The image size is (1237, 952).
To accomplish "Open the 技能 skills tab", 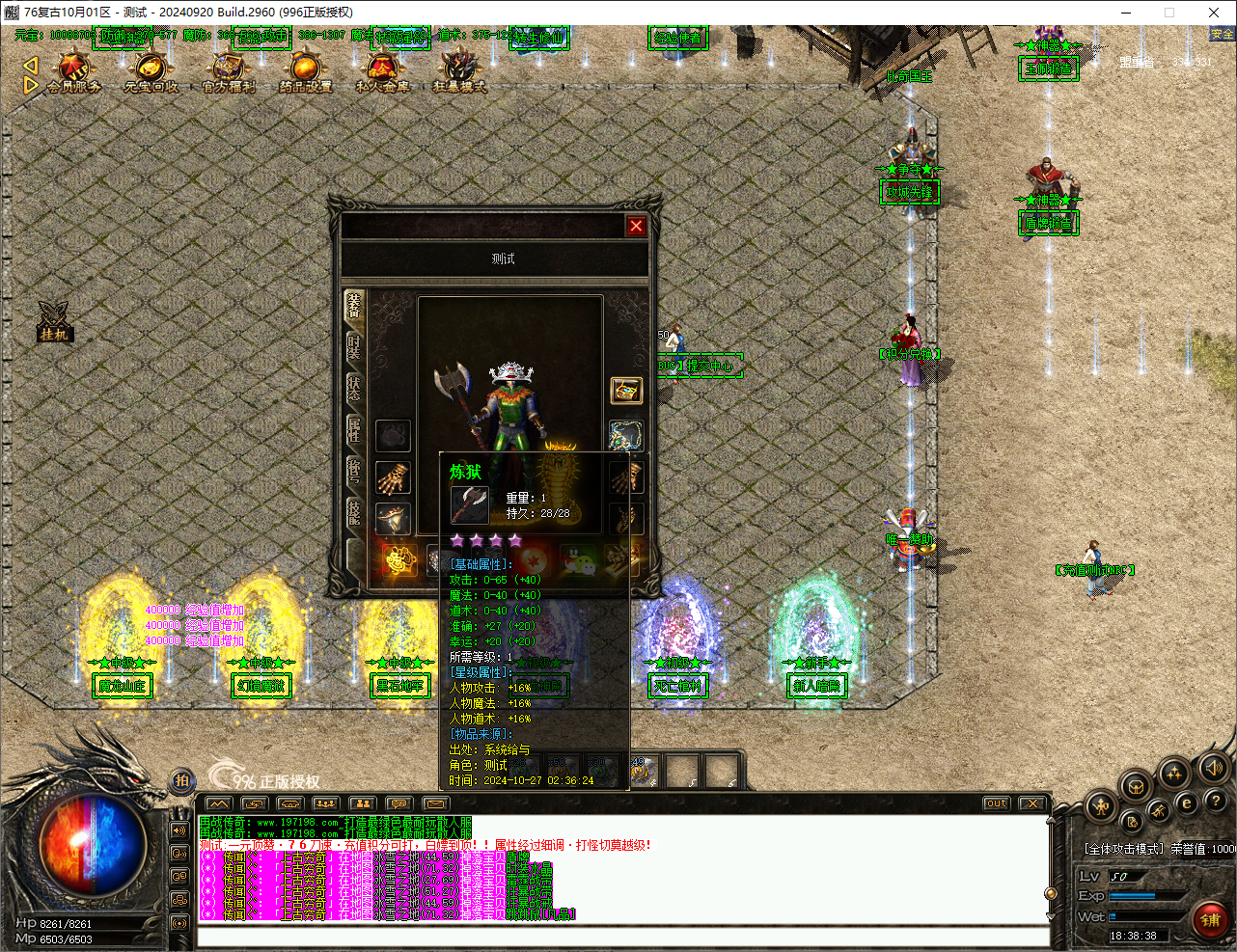I will pyautogui.click(x=351, y=513).
